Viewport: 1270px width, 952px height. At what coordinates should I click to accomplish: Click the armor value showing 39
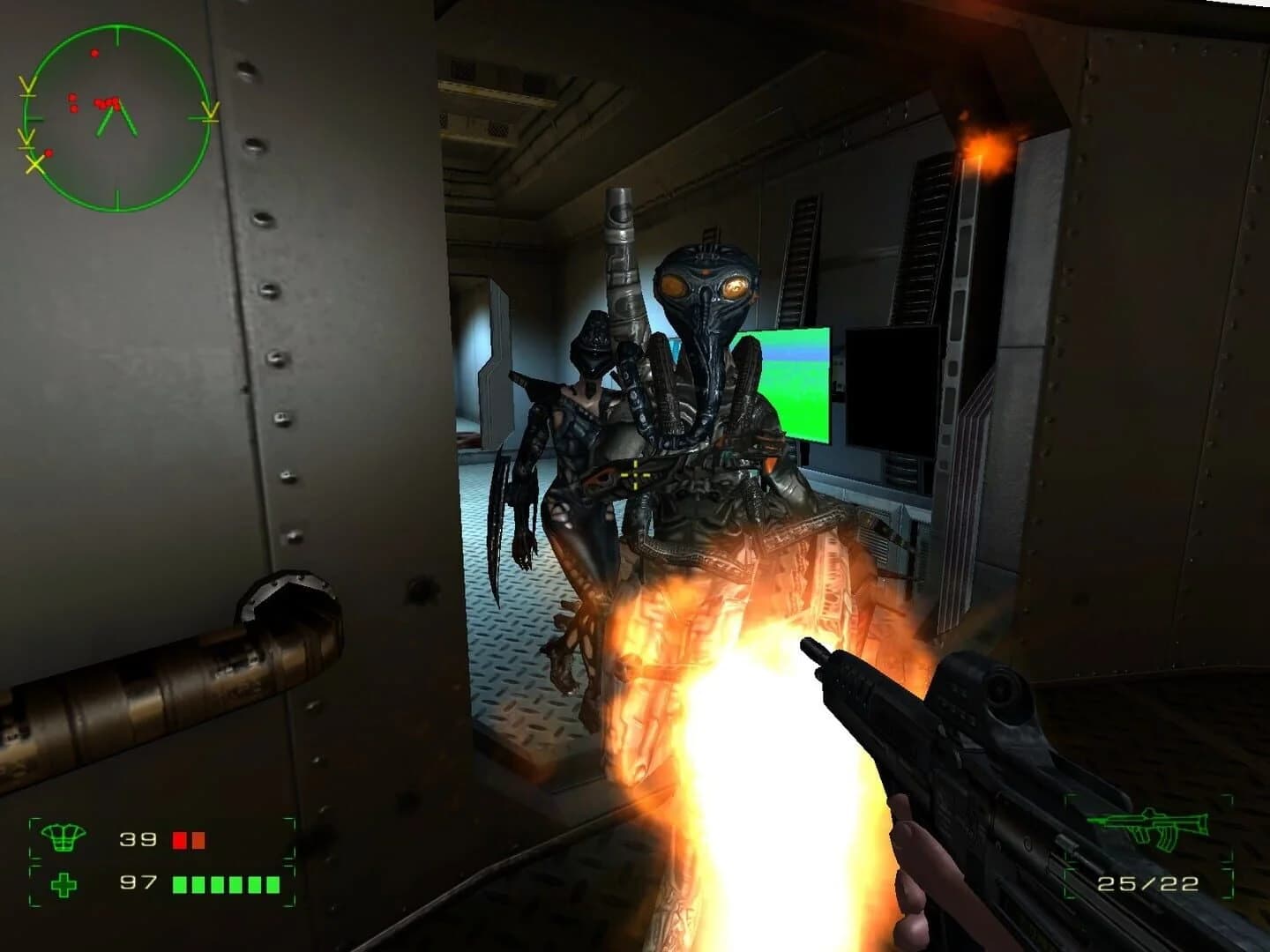click(x=138, y=840)
